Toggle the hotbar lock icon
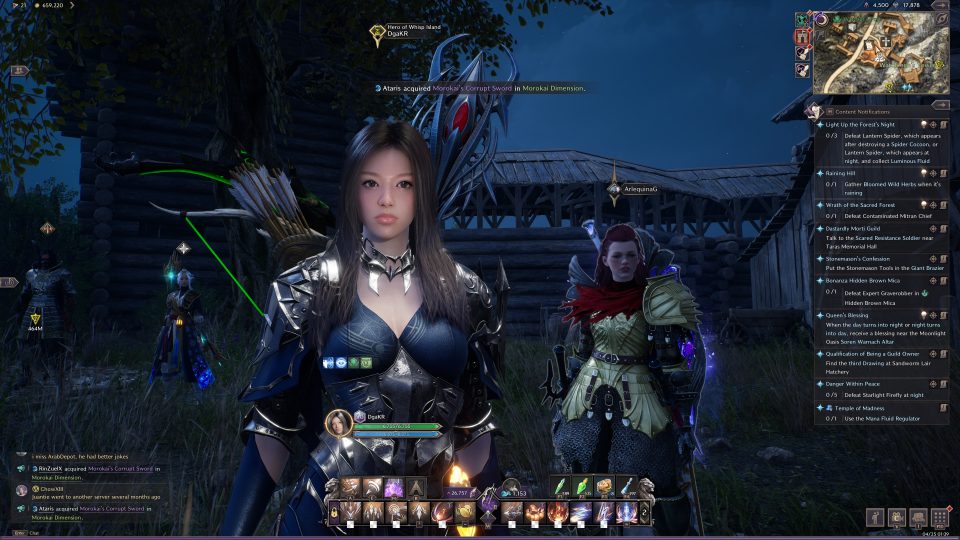Viewport: 960px width, 540px height. tap(333, 513)
